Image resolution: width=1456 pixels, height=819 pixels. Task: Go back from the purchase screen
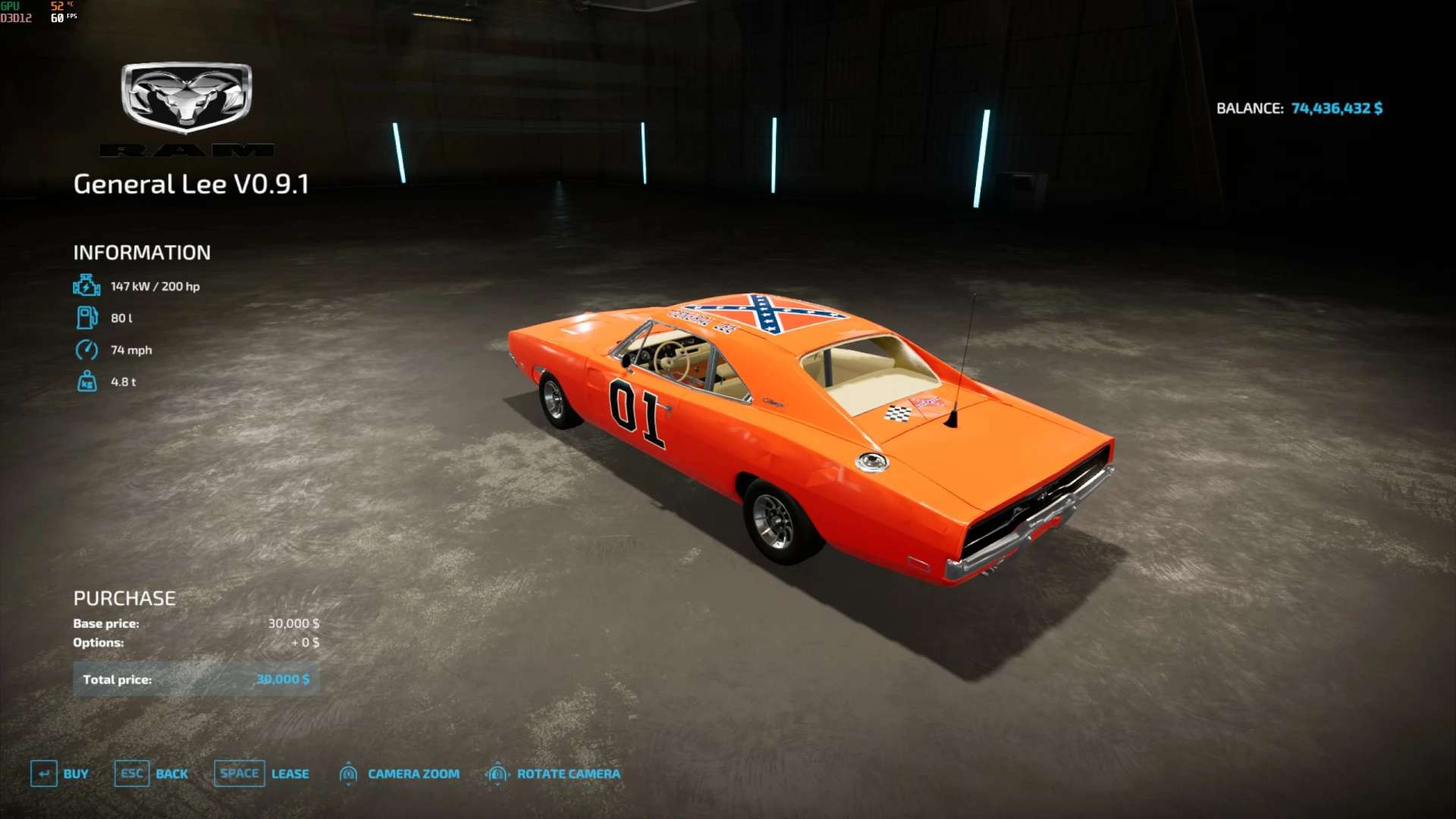(x=152, y=773)
